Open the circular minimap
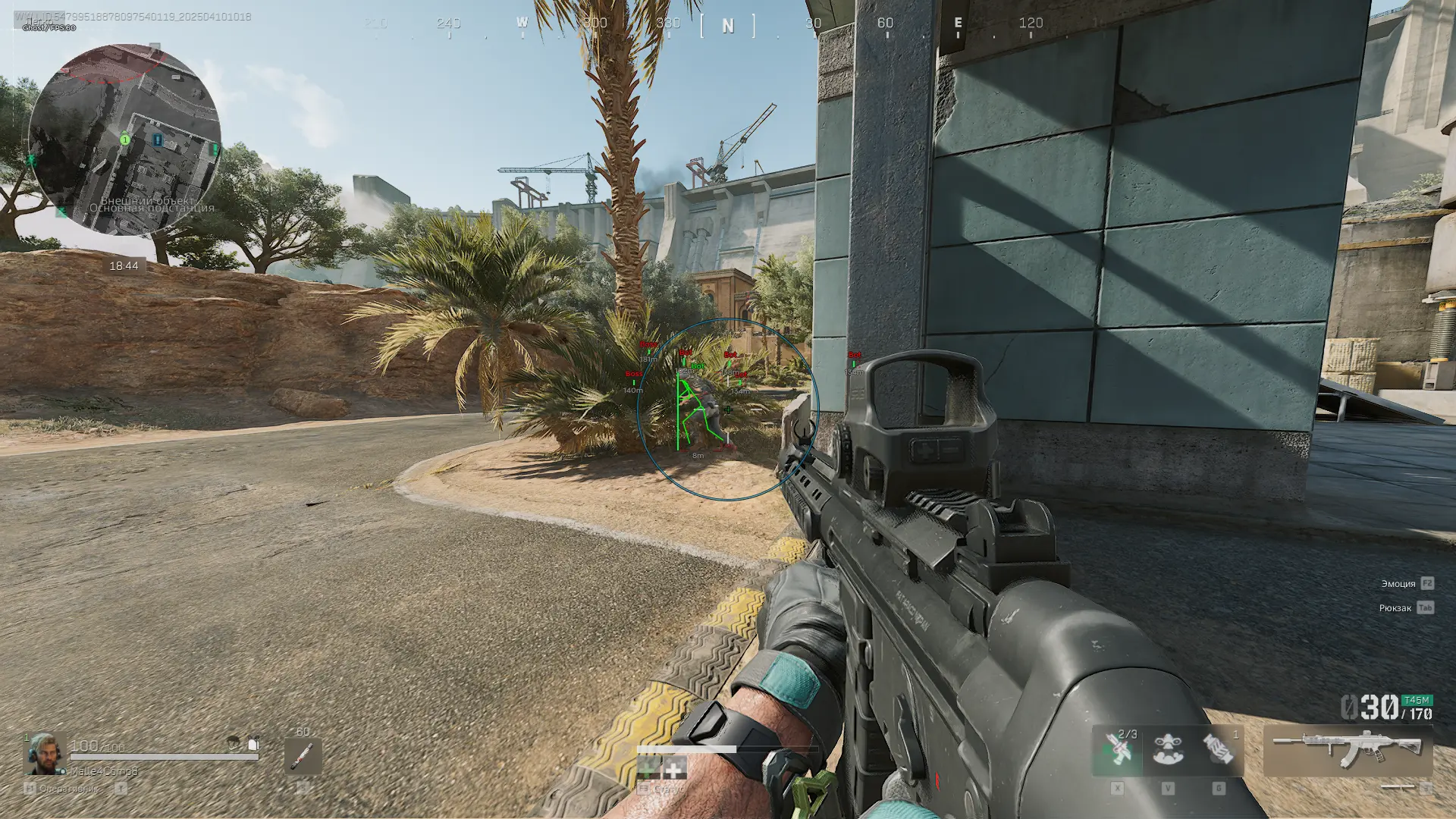The image size is (1456, 819). coord(125,140)
